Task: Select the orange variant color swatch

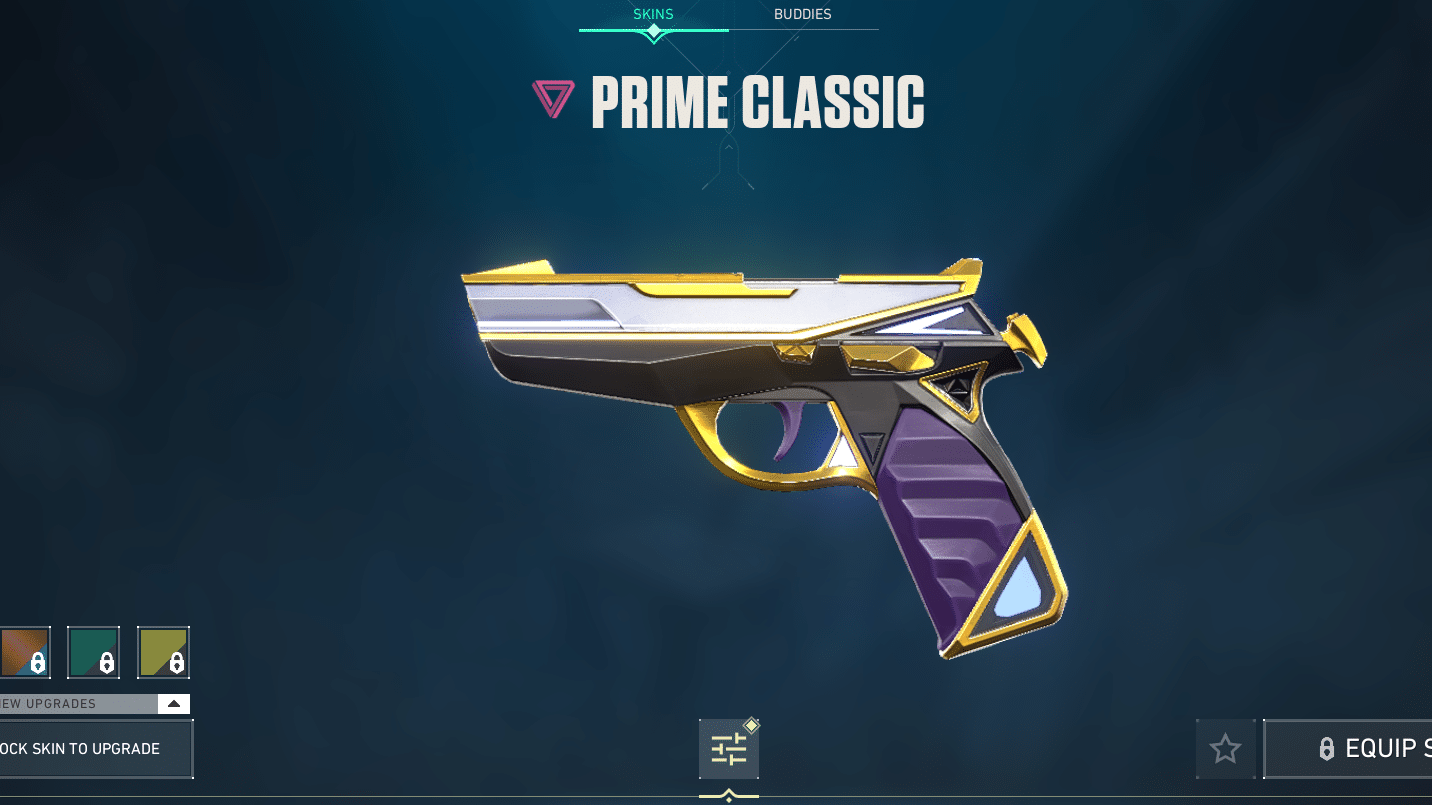Action: pos(25,652)
